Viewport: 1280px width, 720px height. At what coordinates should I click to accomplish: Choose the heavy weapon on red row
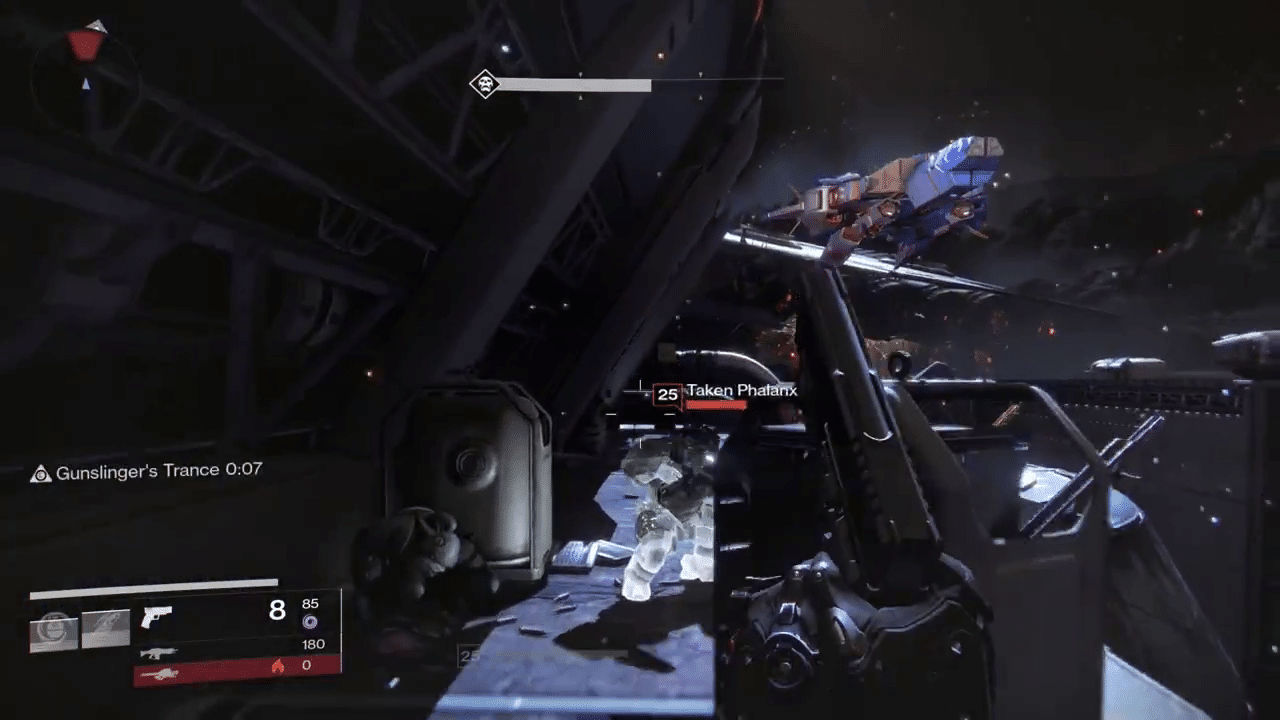160,675
